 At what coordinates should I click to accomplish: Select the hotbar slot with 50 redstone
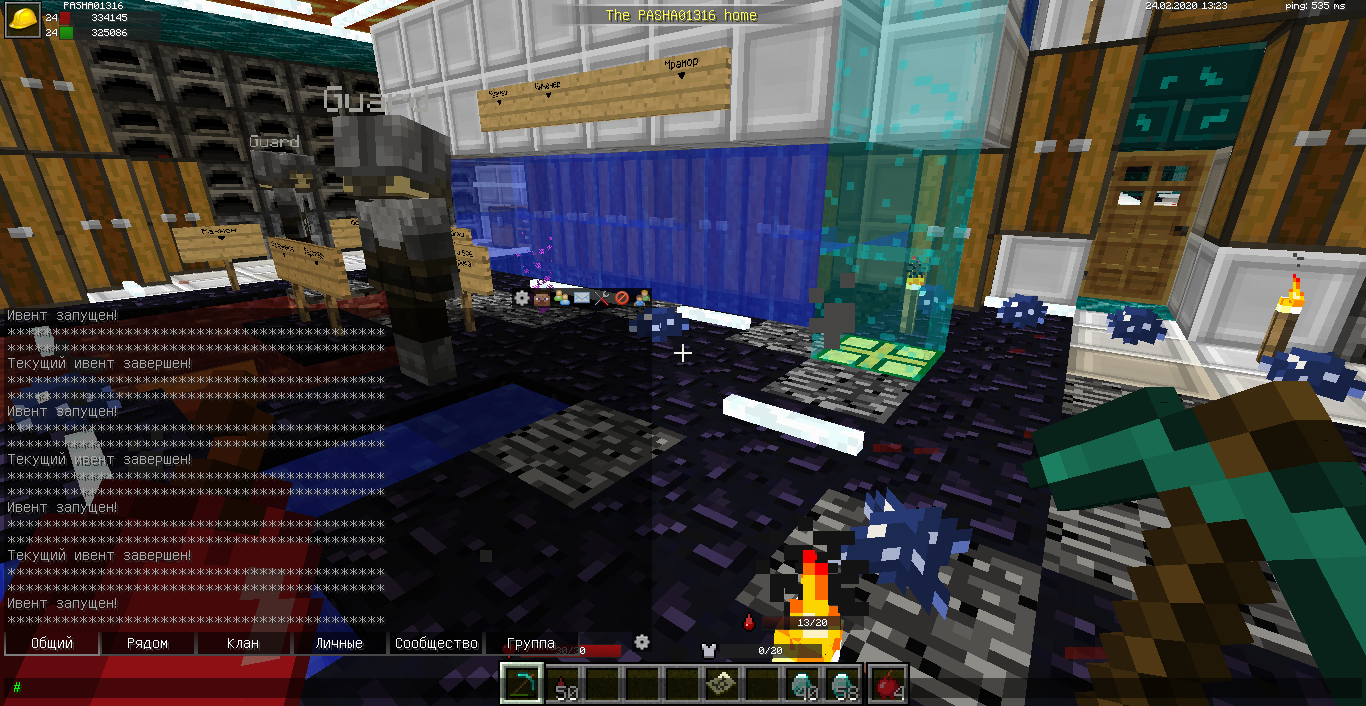[564, 684]
